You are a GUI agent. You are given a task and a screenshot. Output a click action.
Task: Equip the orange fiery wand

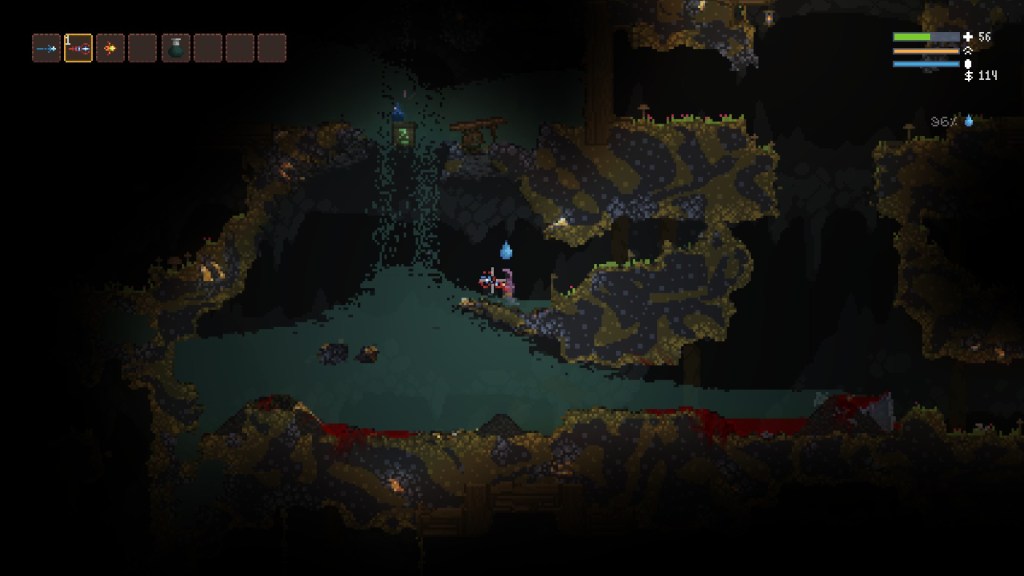(110, 48)
